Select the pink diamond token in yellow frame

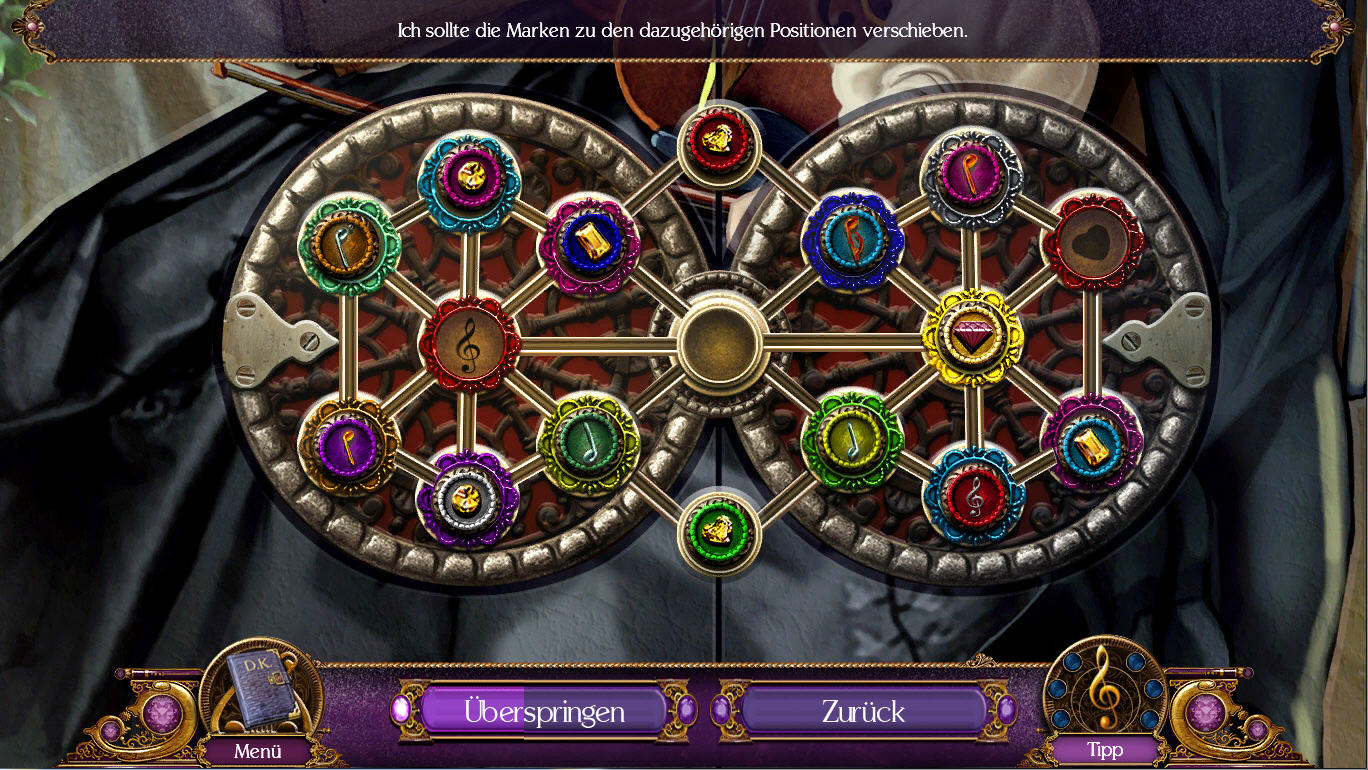pos(971,338)
